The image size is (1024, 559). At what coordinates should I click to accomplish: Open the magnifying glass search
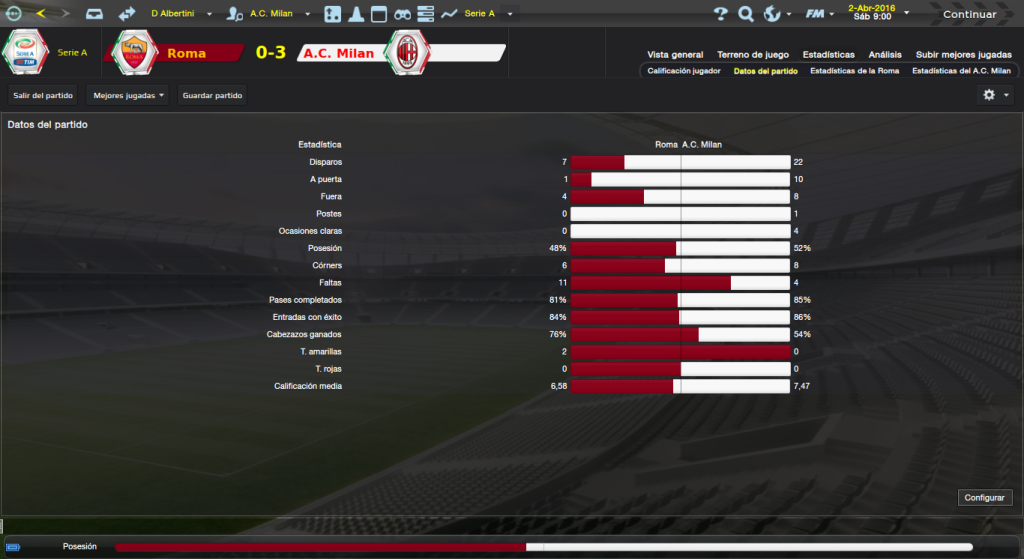click(746, 14)
